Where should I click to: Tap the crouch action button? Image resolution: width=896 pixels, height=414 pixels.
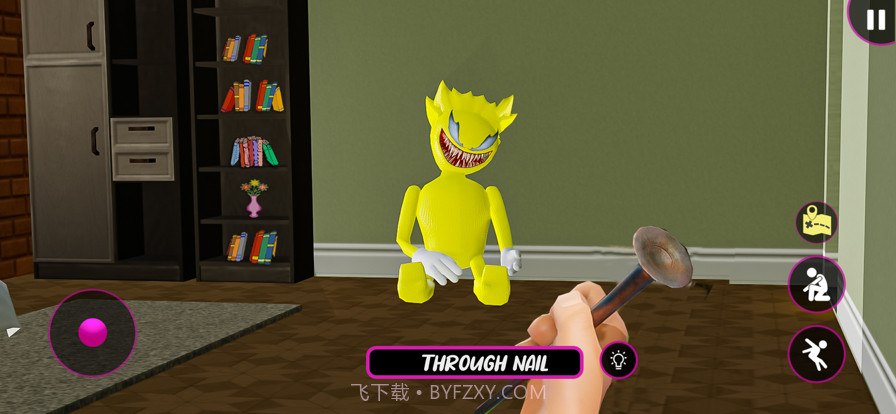point(816,284)
